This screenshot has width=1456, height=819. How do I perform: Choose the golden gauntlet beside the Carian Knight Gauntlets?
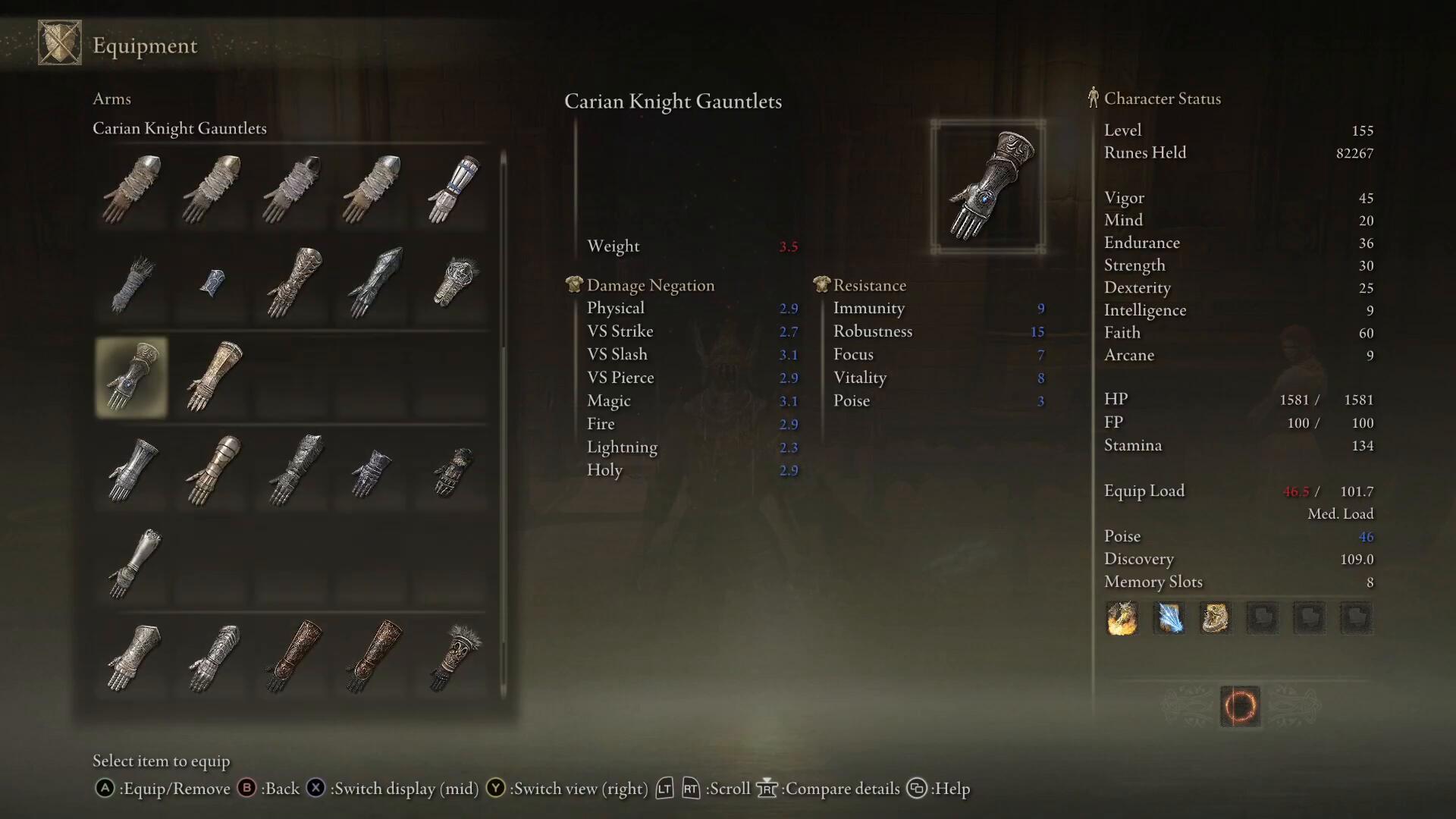pos(212,377)
